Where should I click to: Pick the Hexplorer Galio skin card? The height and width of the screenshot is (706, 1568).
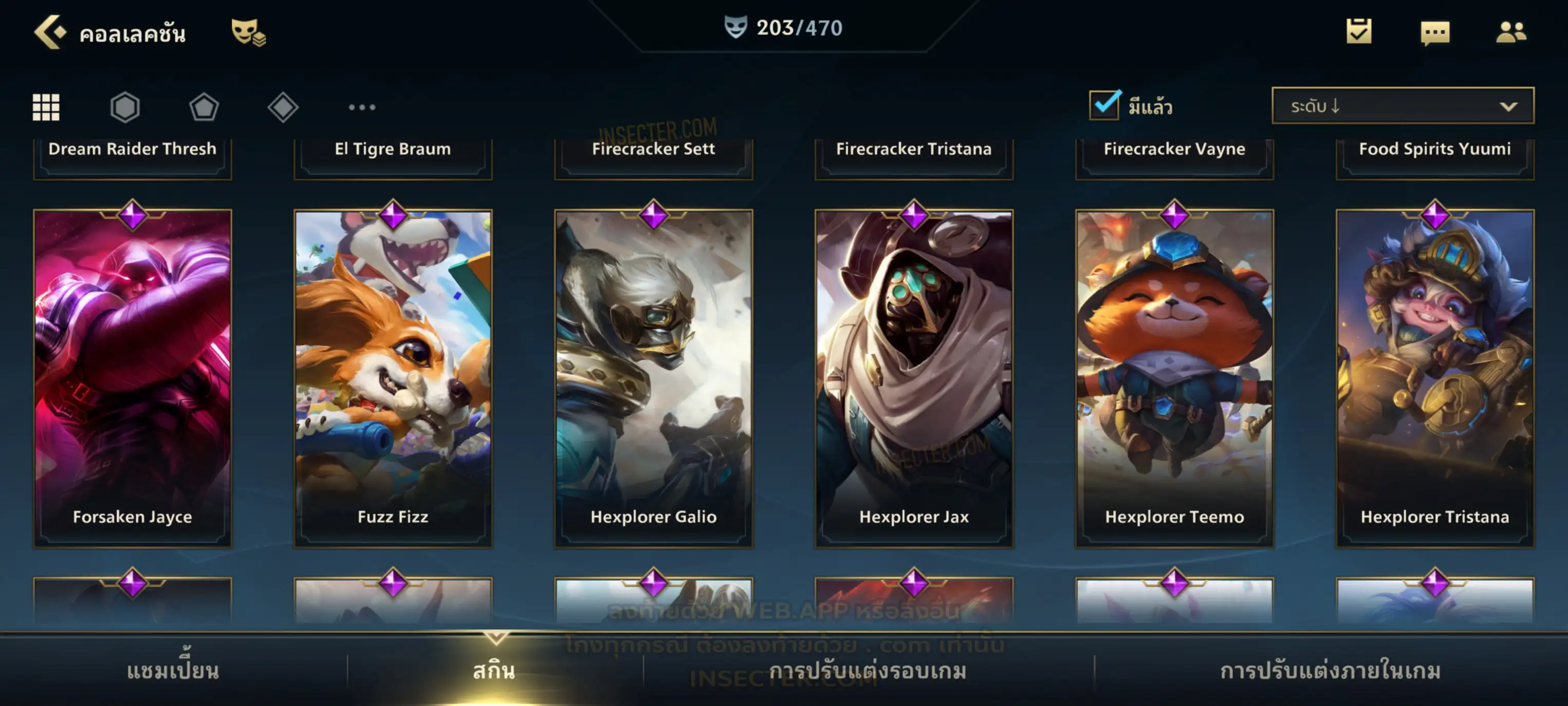pos(654,377)
